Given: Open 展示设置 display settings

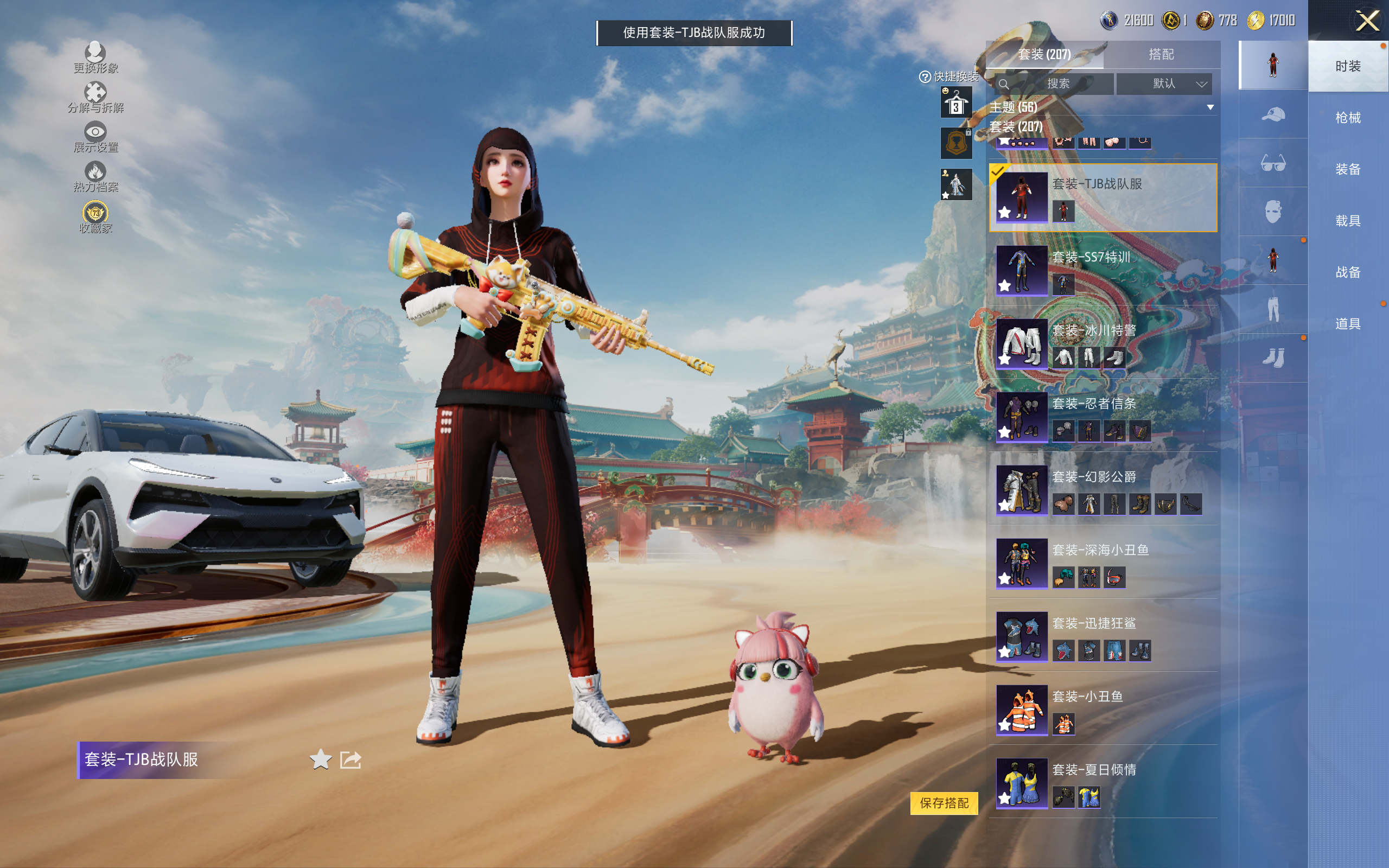Looking at the screenshot, I should [95, 137].
